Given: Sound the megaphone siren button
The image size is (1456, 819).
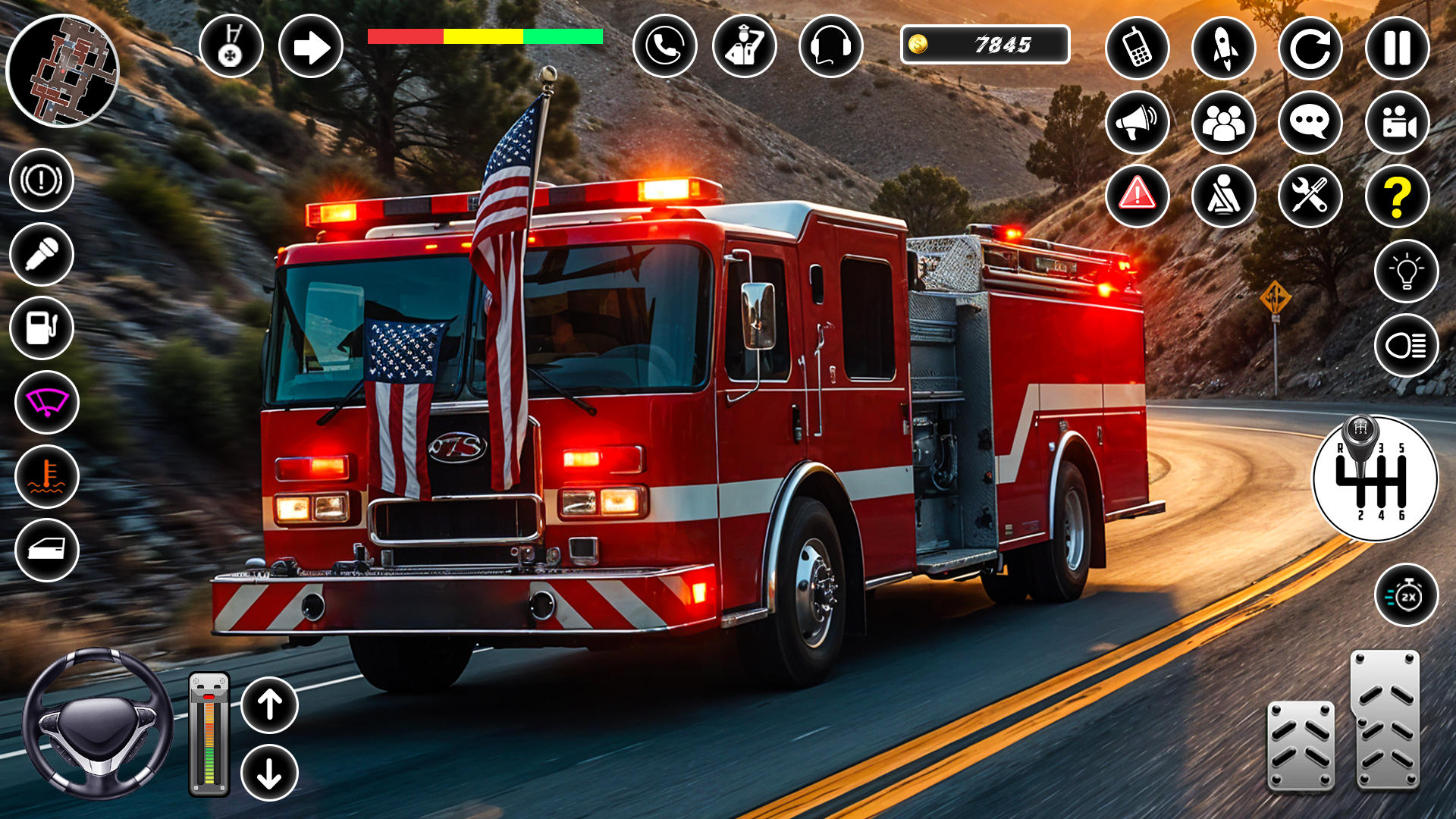Looking at the screenshot, I should (1137, 122).
